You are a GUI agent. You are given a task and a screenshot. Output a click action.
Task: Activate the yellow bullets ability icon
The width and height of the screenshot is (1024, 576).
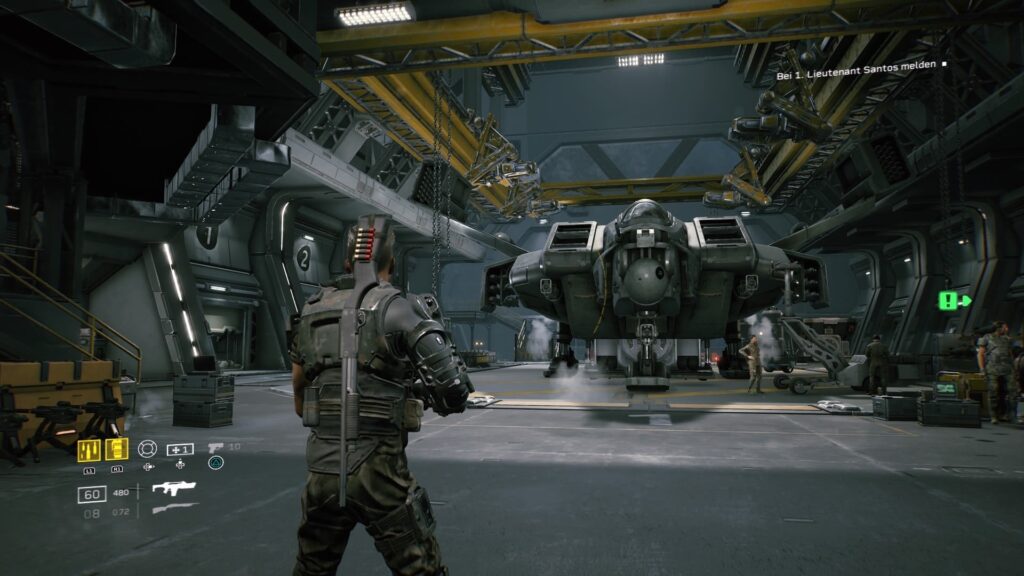[x=89, y=449]
